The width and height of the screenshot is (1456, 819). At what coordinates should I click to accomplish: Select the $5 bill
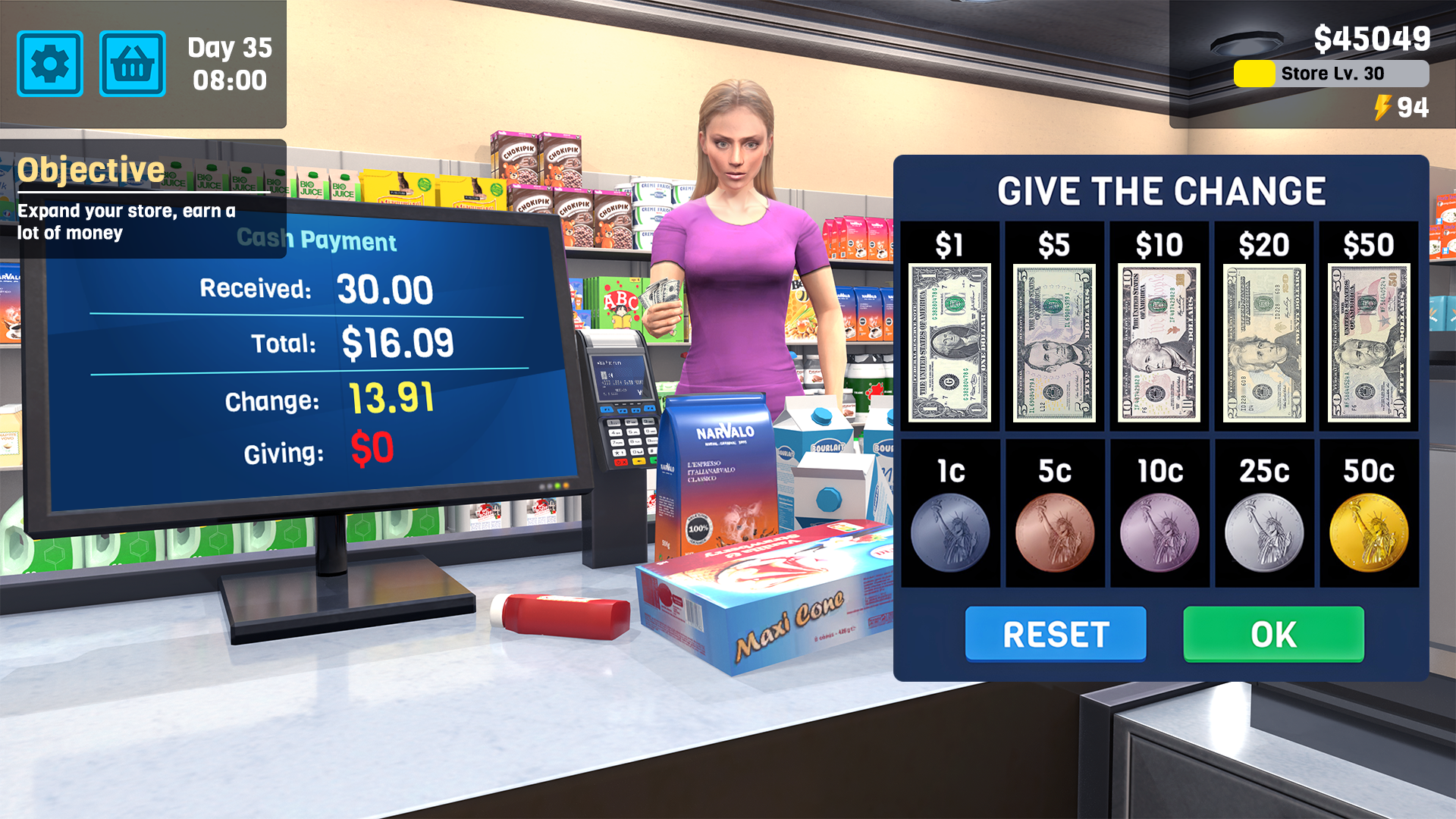(x=1054, y=341)
